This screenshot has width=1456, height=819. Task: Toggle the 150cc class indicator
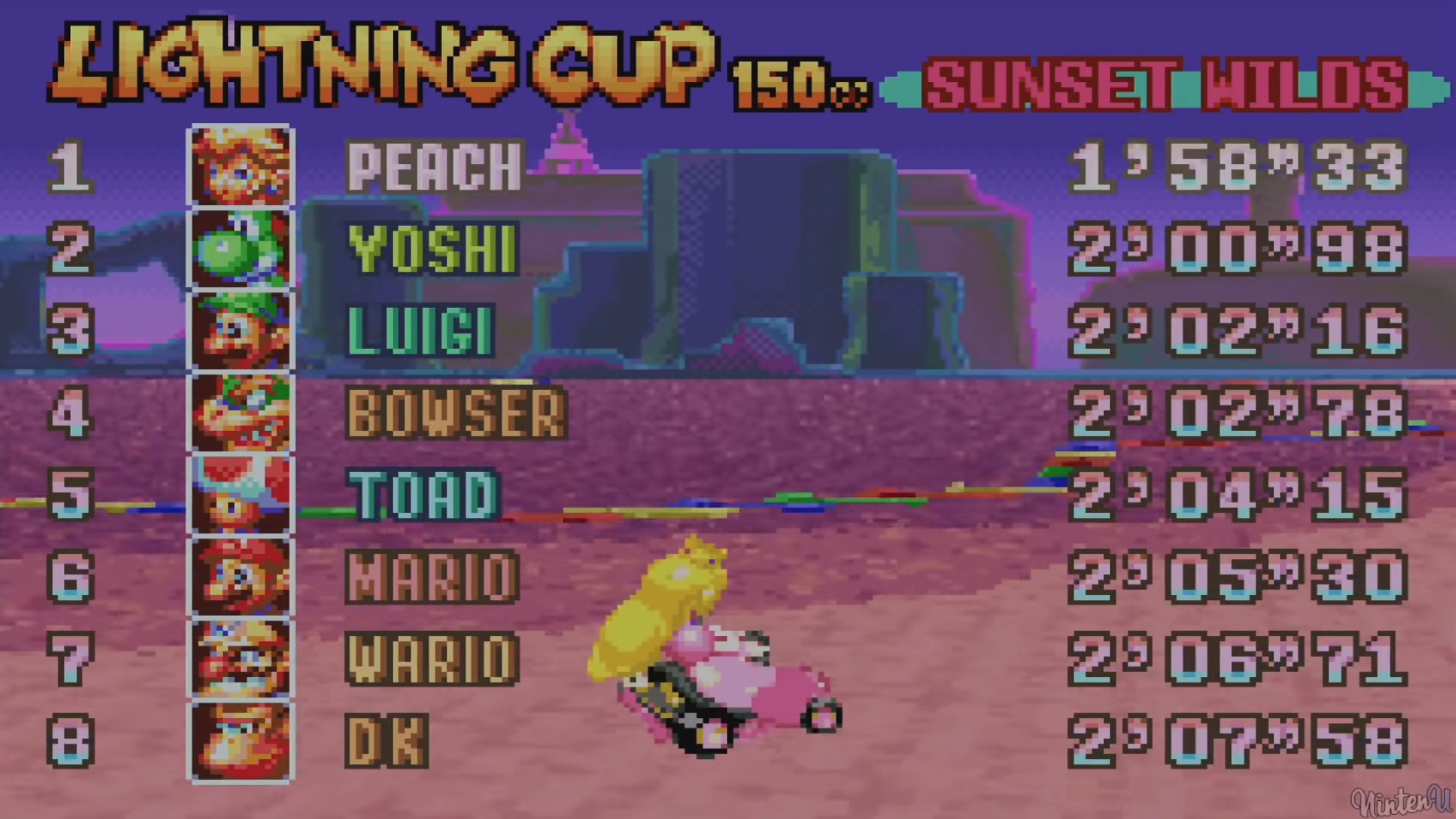click(799, 81)
